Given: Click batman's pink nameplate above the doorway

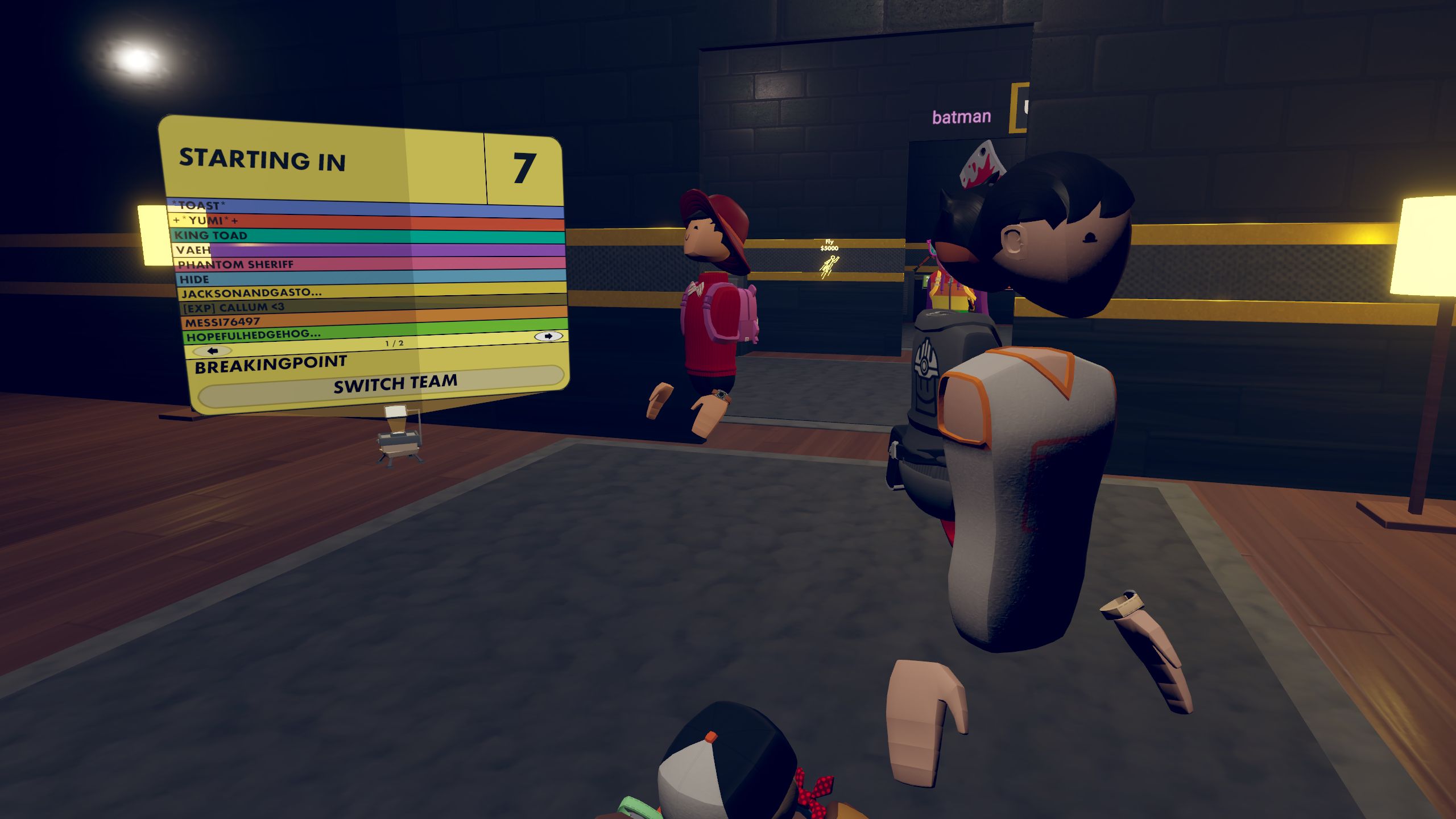Looking at the screenshot, I should [961, 118].
